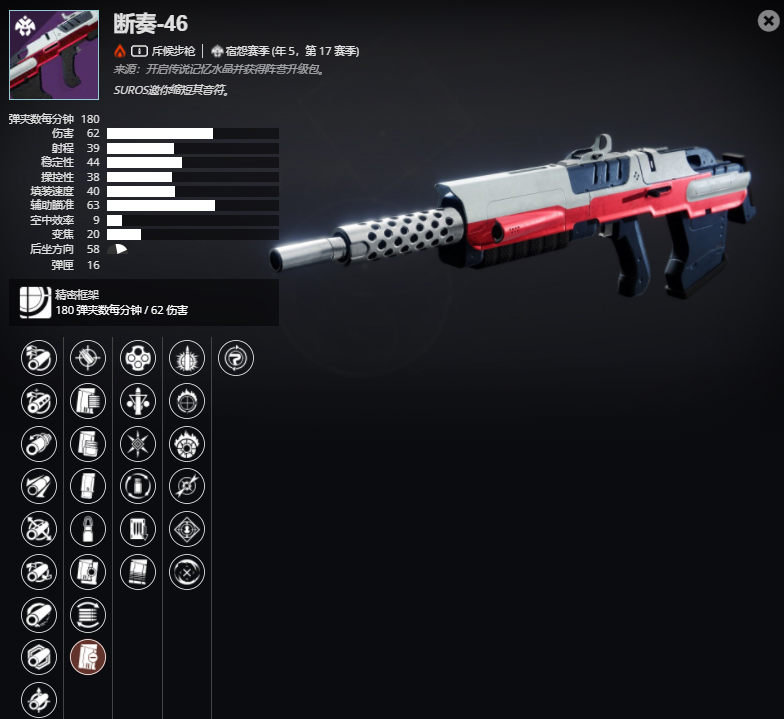784x719 pixels.
Task: Choose the circled X perk icon
Action: pos(187,571)
